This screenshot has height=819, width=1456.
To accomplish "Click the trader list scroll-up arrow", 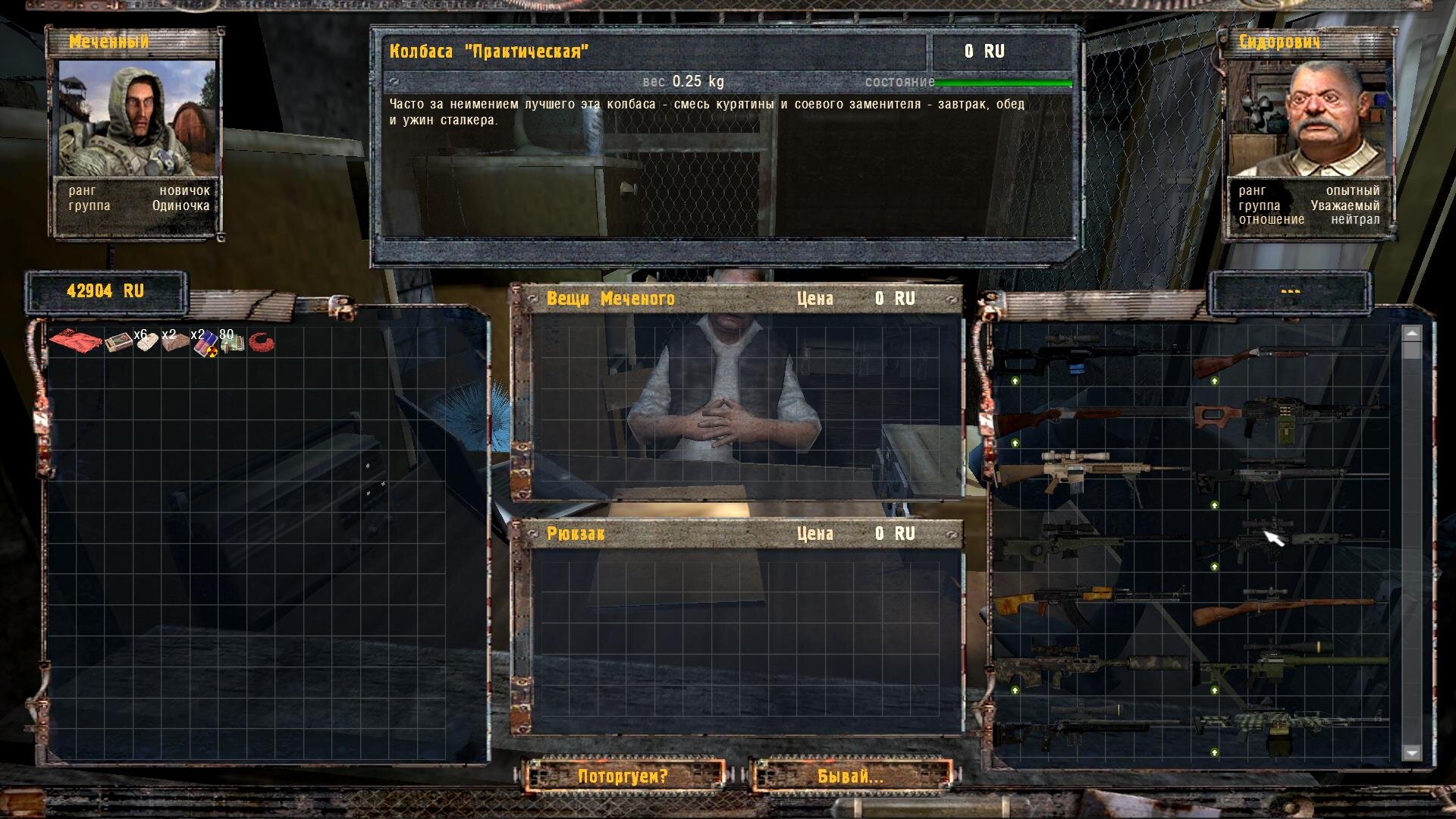I will 1411,333.
